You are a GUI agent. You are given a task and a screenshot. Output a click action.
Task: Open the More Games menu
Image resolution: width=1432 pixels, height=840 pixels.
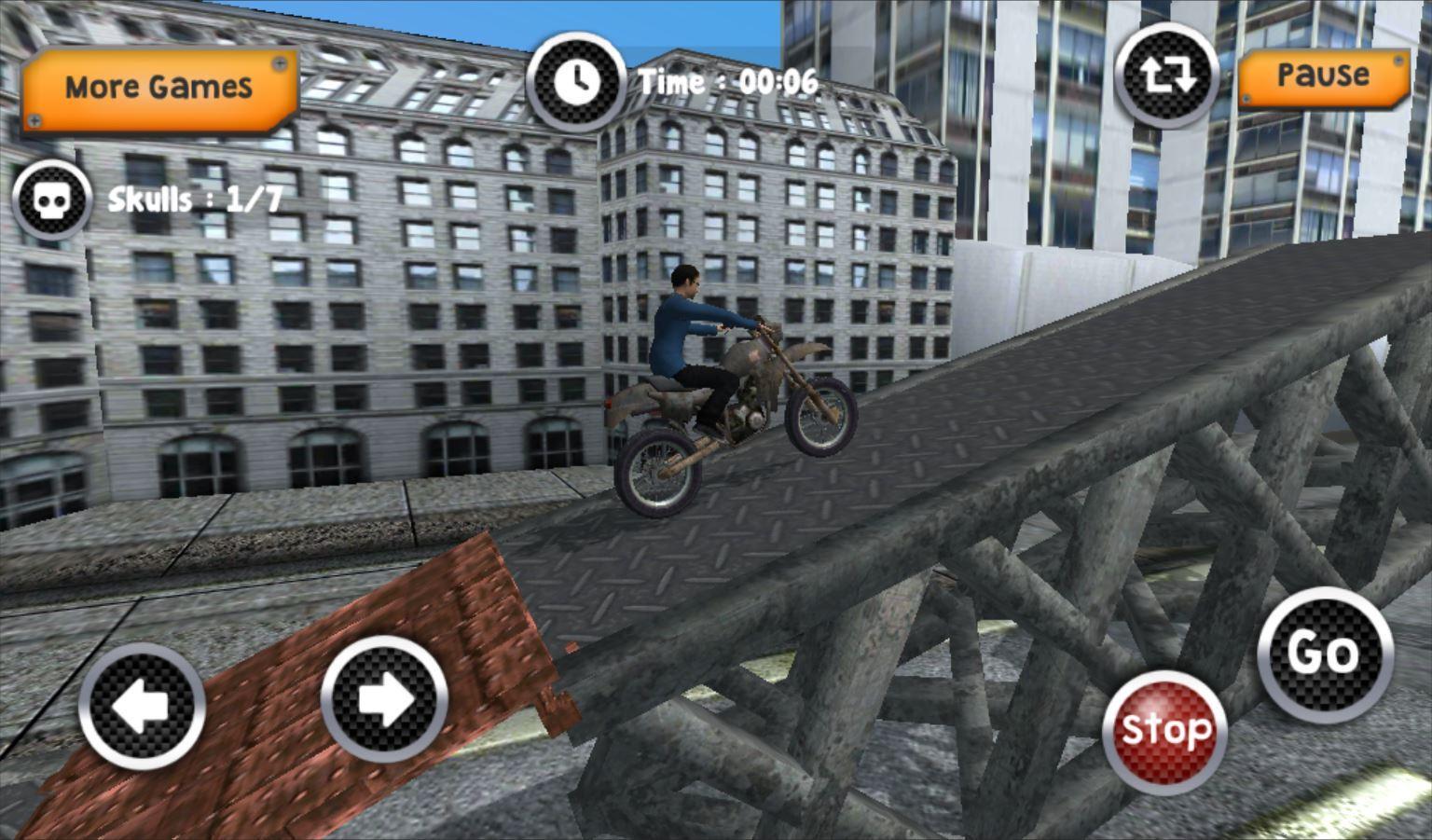[x=157, y=87]
